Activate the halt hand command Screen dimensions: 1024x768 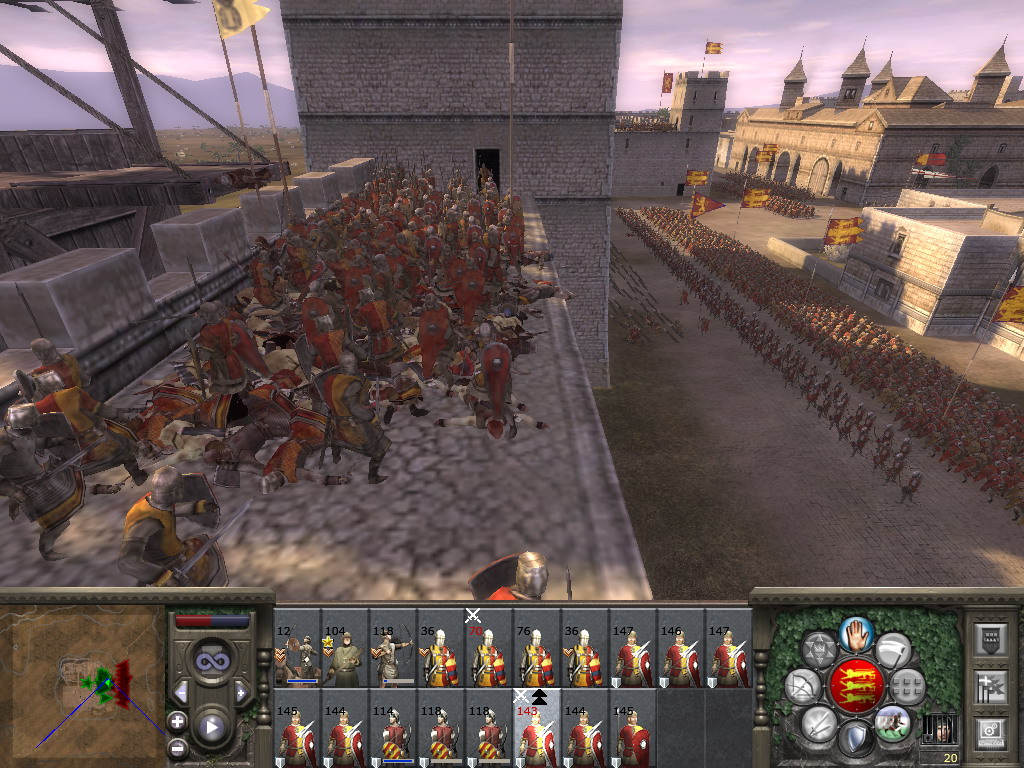click(856, 634)
